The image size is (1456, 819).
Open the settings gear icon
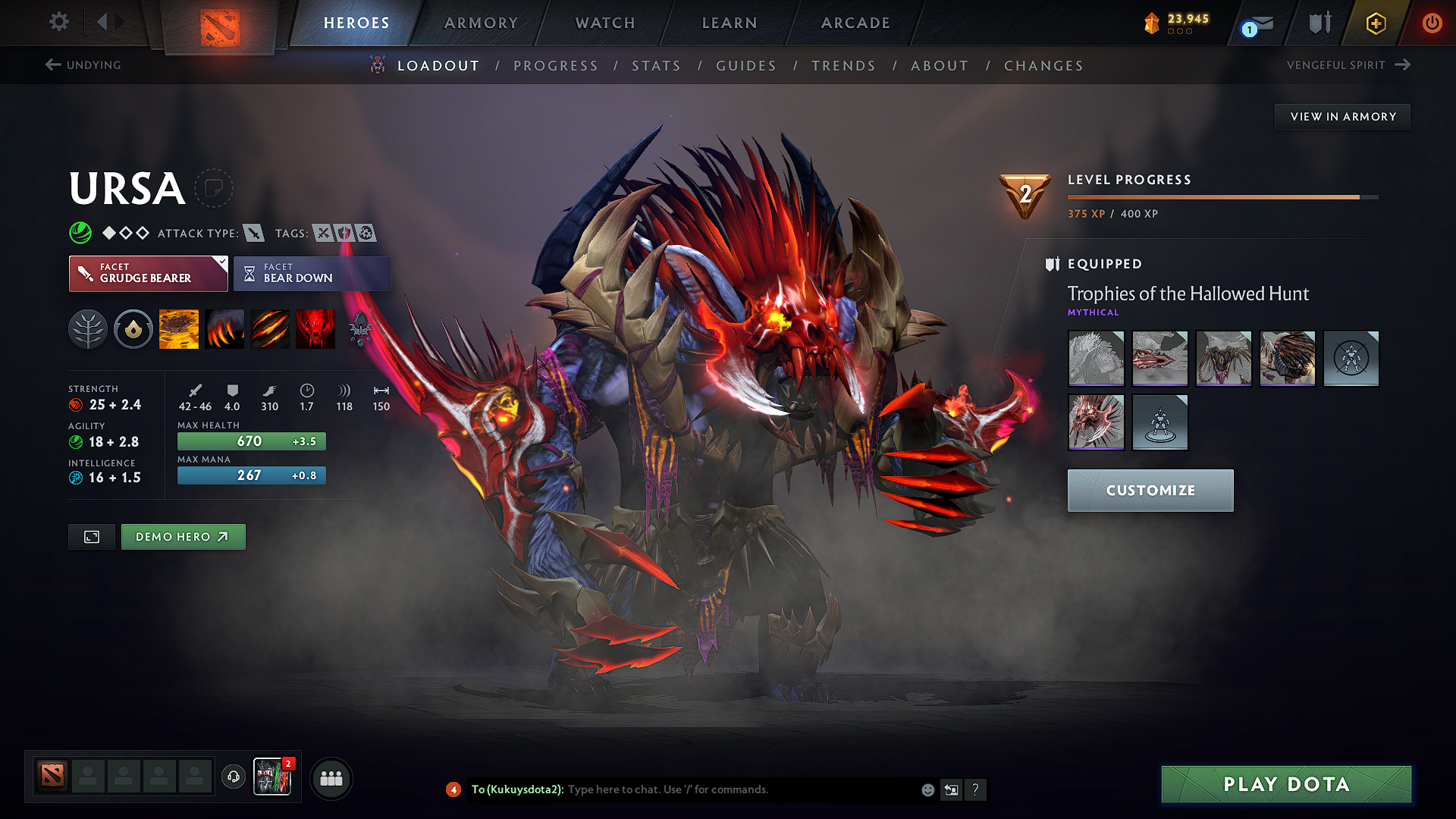(x=58, y=22)
